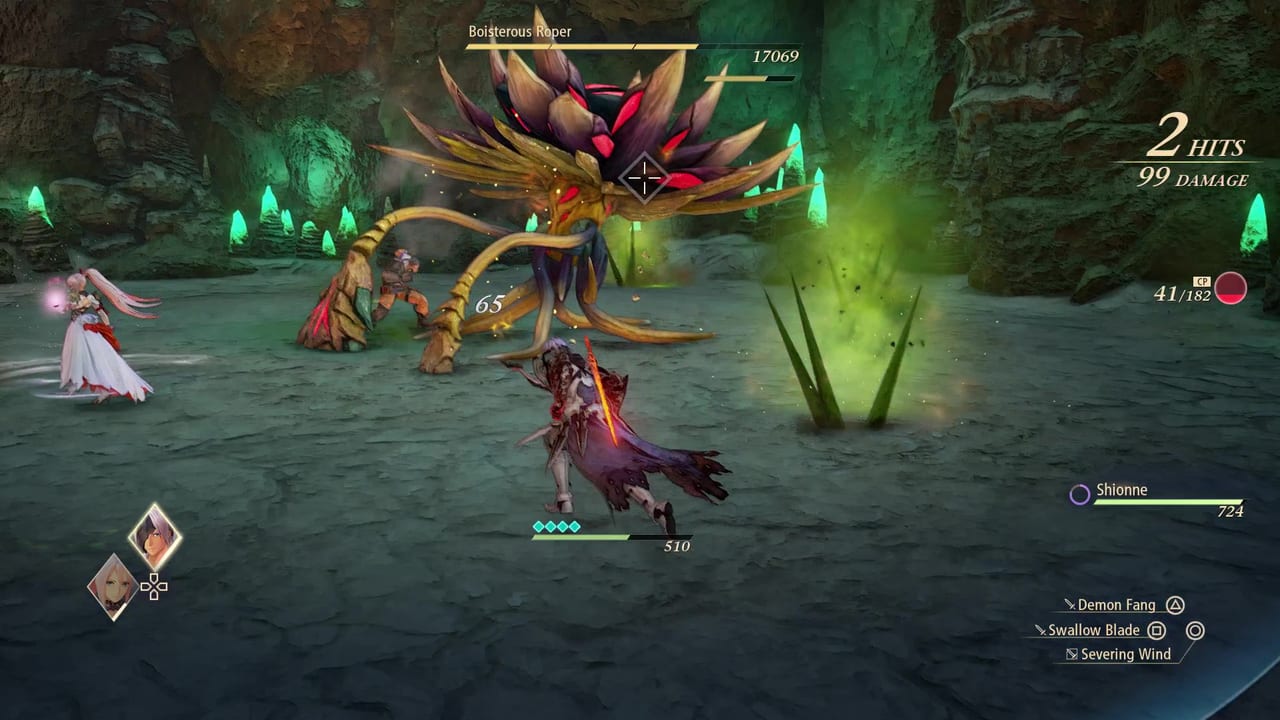Click the dark-haired character boost portrait

[x=155, y=537]
